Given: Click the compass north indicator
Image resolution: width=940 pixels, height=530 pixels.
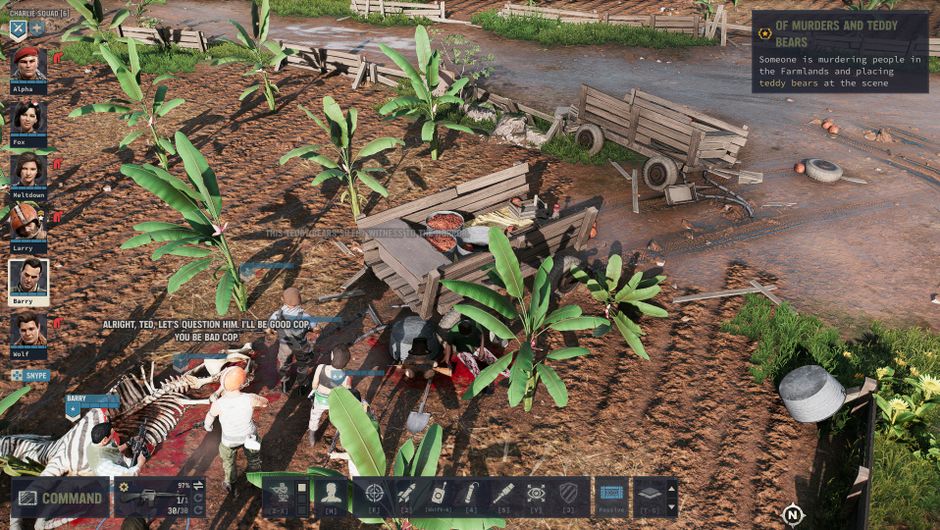Looking at the screenshot, I should 792,515.
